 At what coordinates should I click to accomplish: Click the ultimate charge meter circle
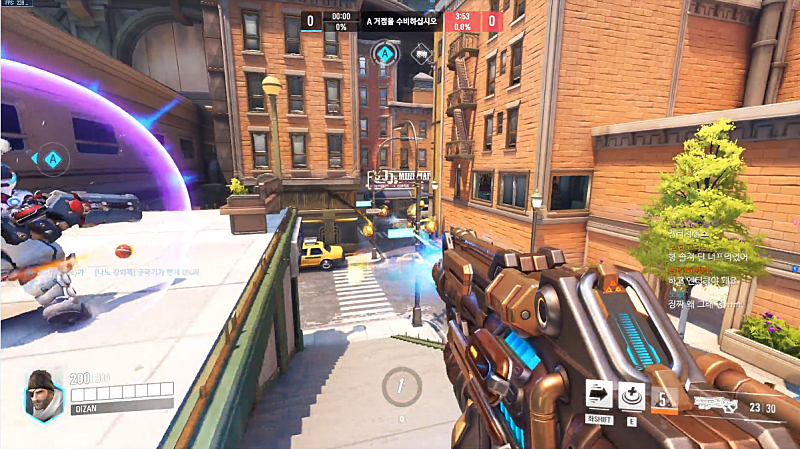[x=402, y=386]
